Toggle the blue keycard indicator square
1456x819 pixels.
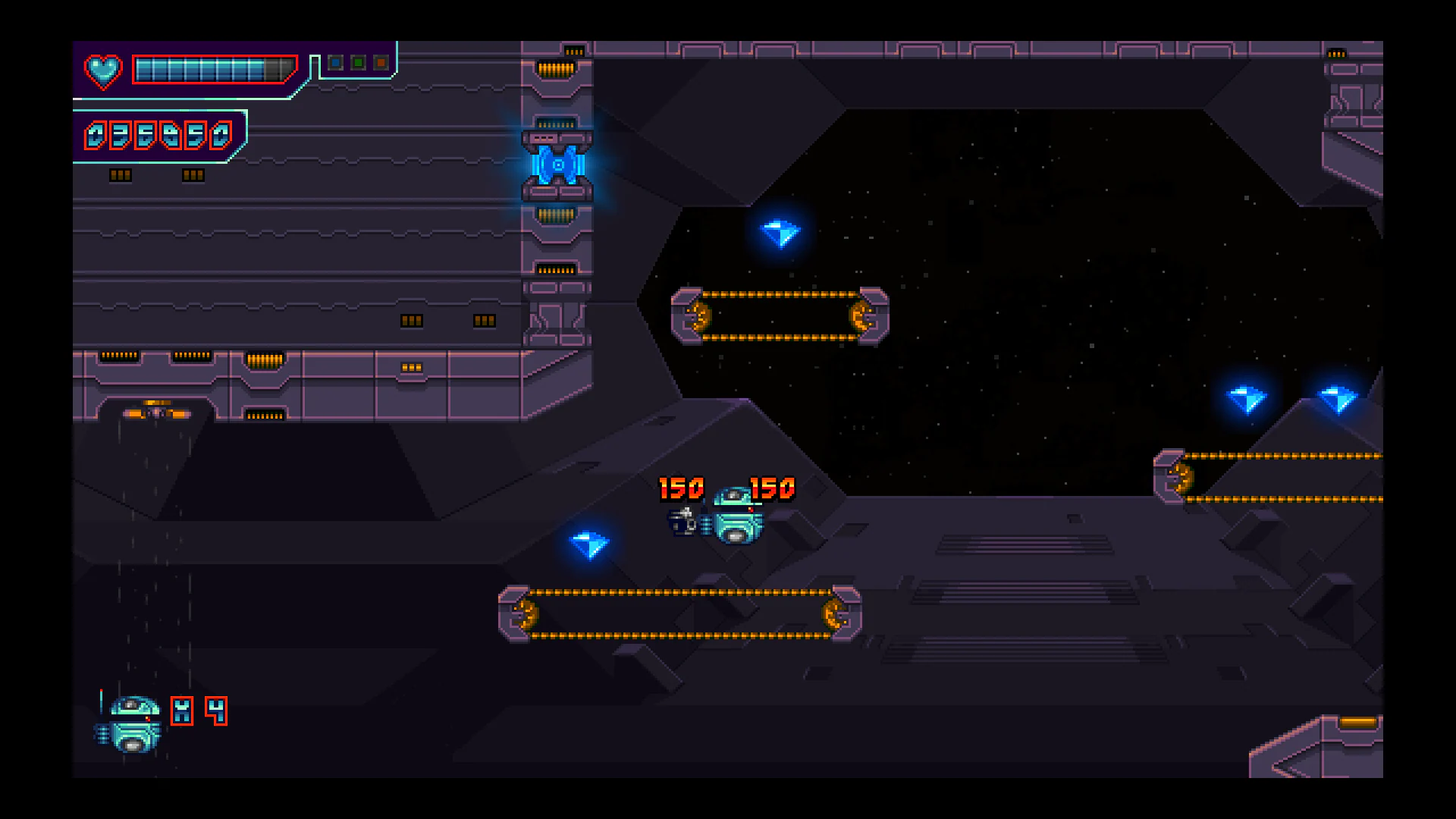(334, 61)
